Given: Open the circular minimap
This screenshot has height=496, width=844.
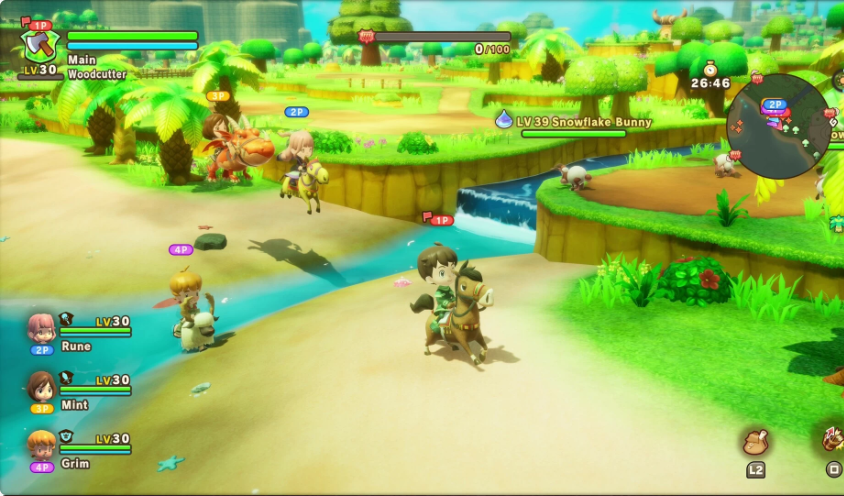Looking at the screenshot, I should 778,126.
